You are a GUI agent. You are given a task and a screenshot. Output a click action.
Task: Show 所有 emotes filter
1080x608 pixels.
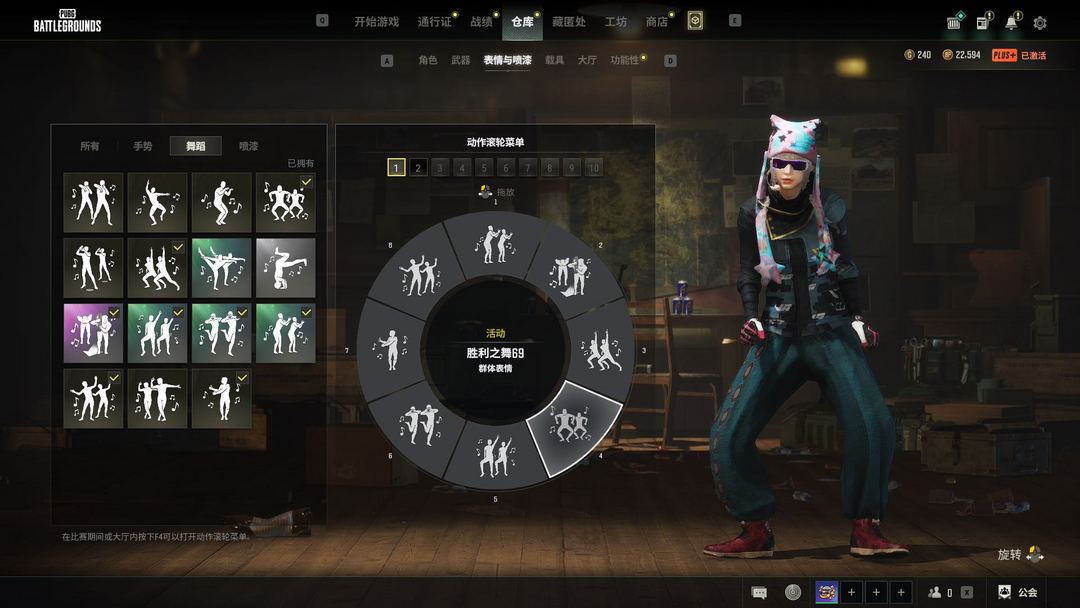coord(90,146)
